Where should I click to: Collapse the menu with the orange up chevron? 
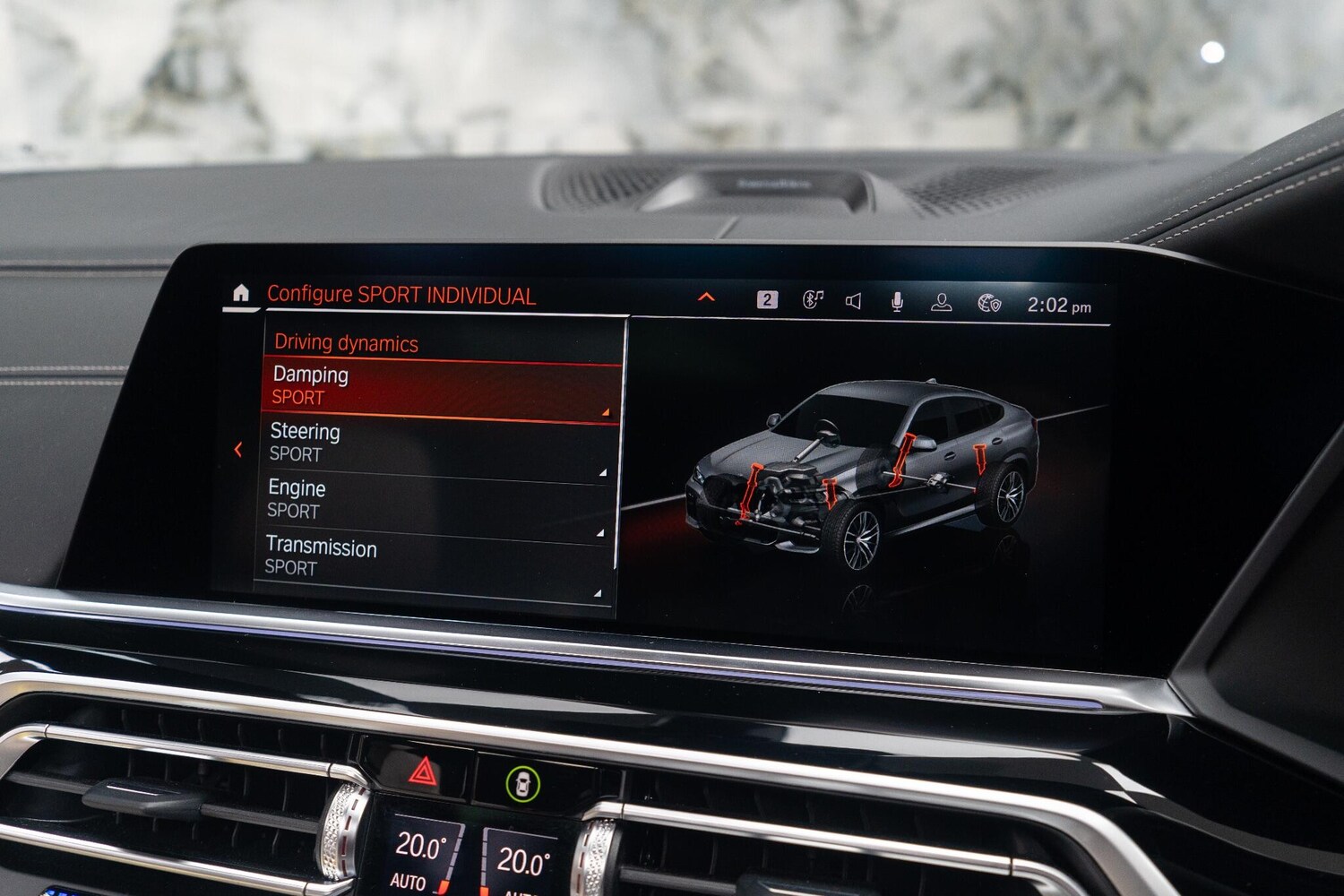tap(706, 293)
